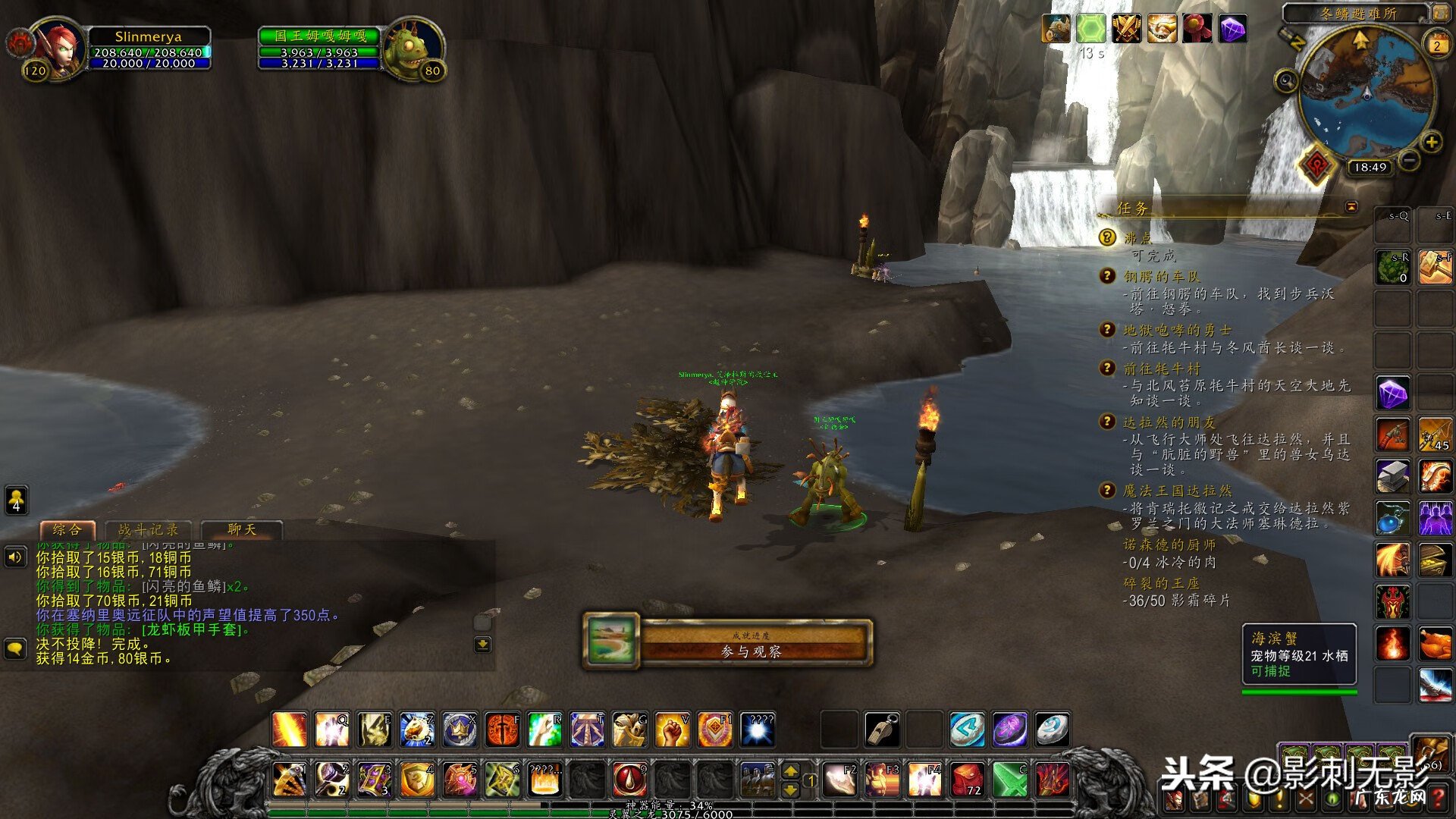
Task: Open the 聊天 chat tab
Action: (x=242, y=530)
